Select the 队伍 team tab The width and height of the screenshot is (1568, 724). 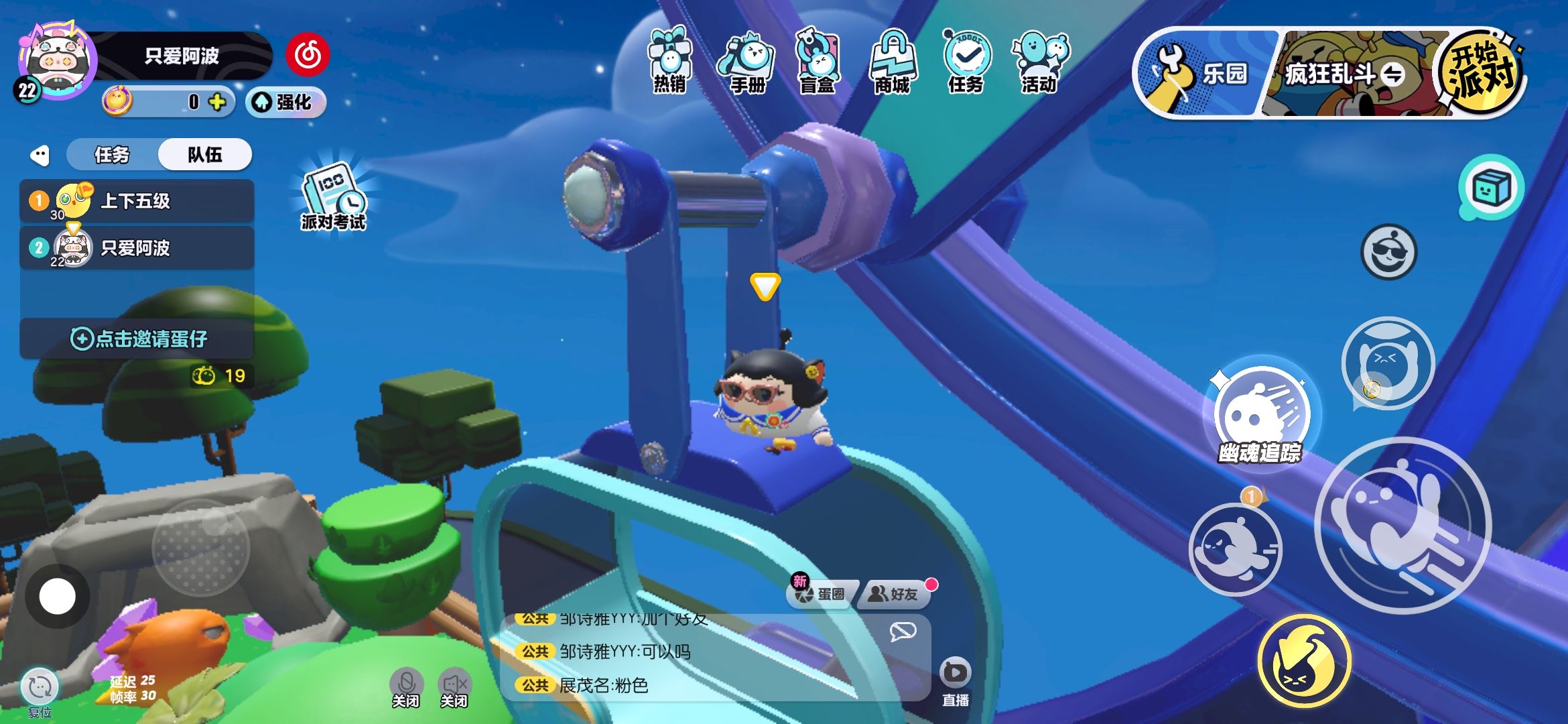point(204,155)
